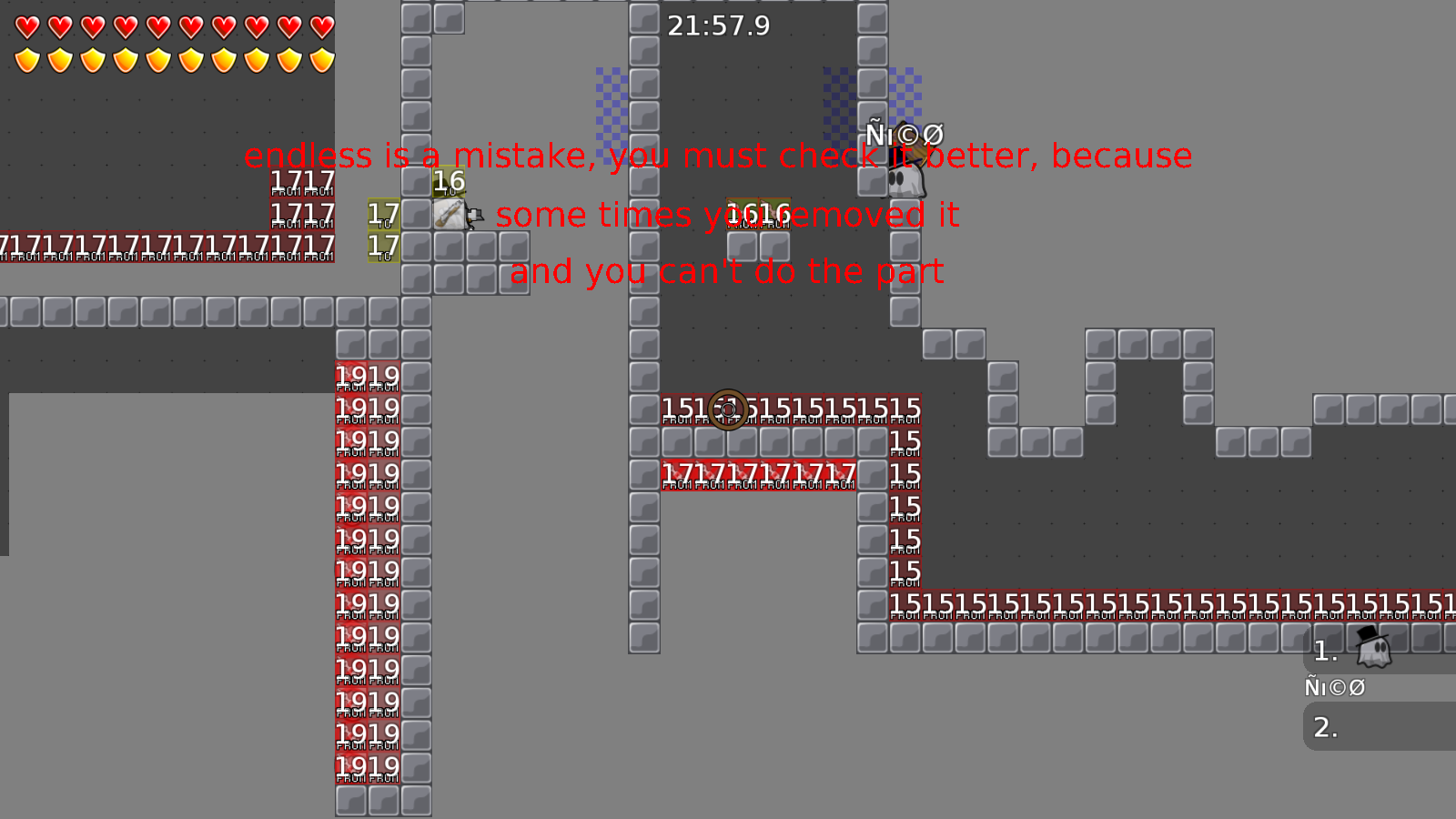The height and width of the screenshot is (819, 1456).
Task: Click the Ñı©Ø name on the scoreboard
Action: [x=1335, y=687]
